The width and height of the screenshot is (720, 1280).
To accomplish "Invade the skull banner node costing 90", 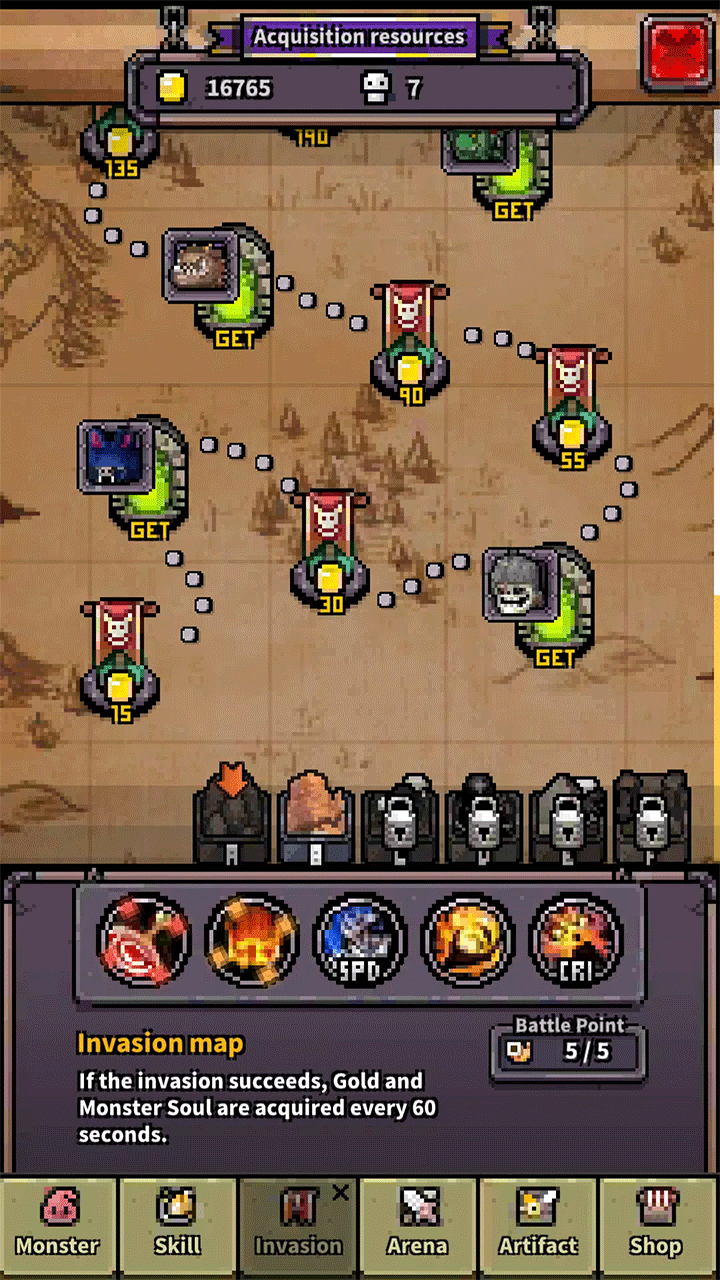I will (x=410, y=345).
